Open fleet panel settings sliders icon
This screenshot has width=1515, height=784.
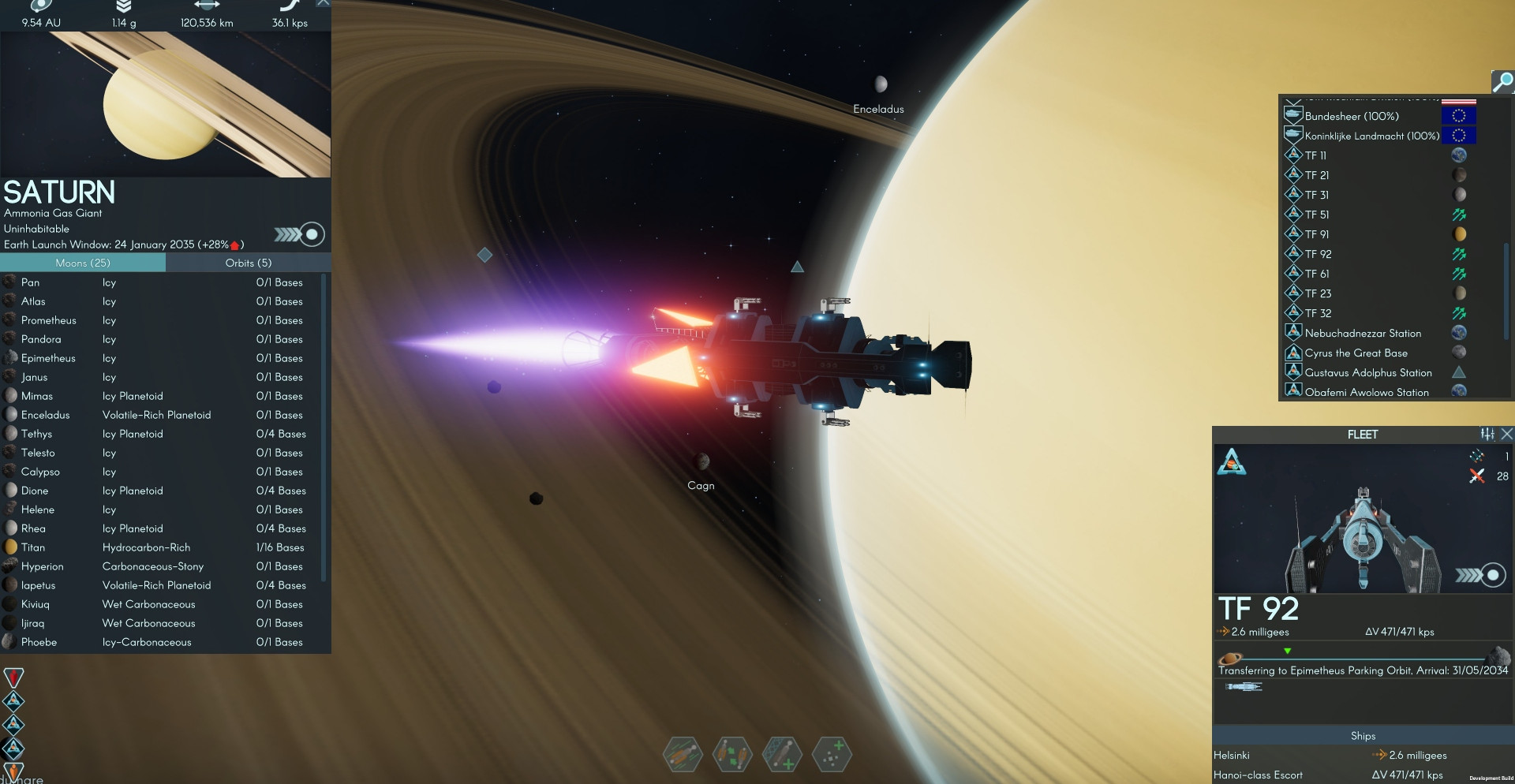click(x=1487, y=434)
